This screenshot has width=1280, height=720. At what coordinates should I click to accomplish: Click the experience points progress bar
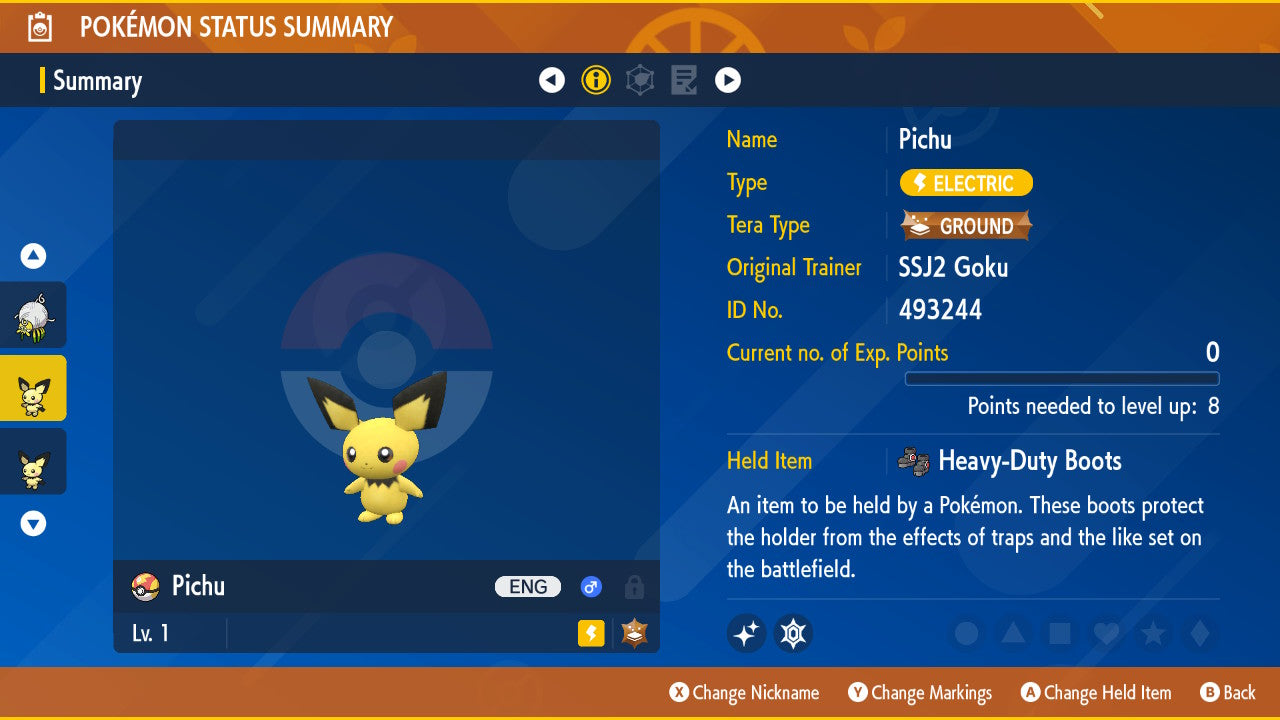[x=1062, y=379]
